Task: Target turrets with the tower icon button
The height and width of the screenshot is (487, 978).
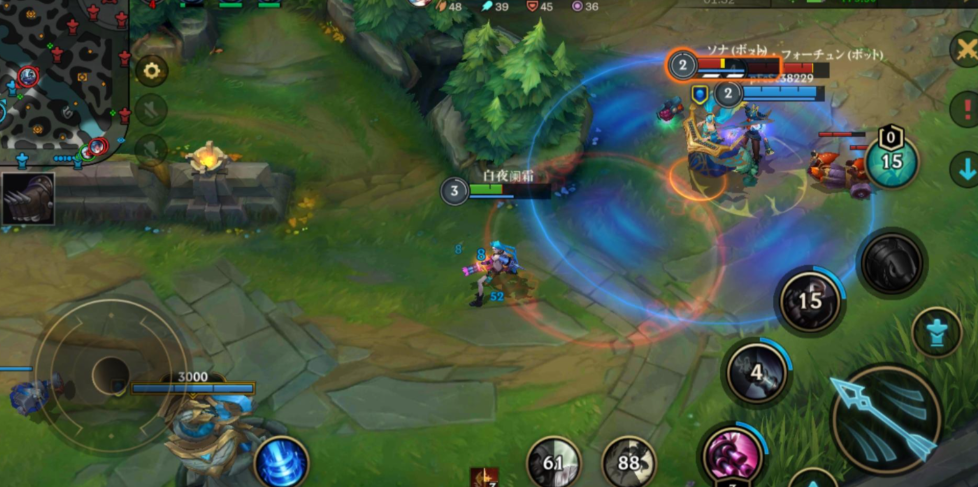Action: (x=936, y=333)
